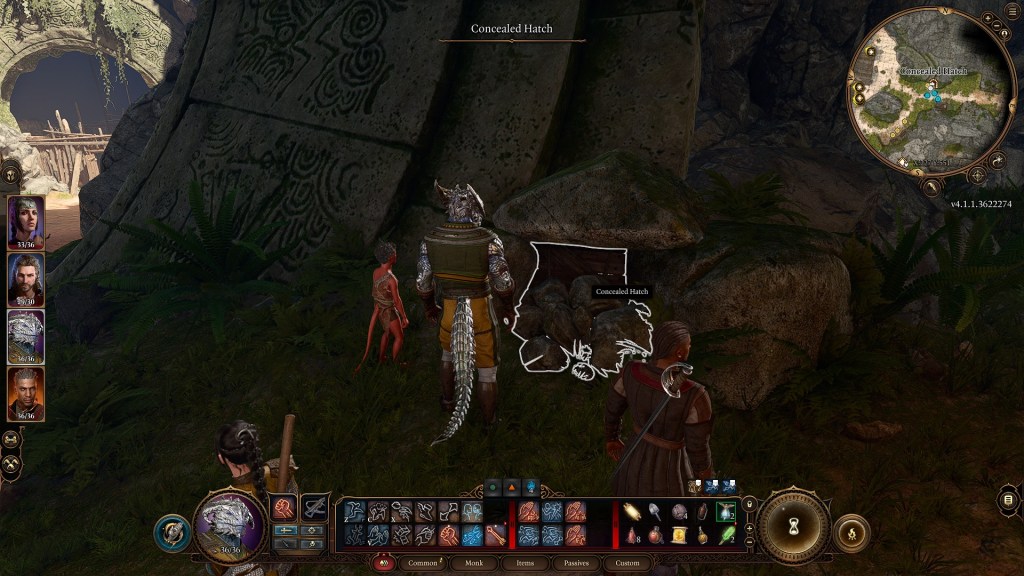The width and height of the screenshot is (1024, 576).
Task: Choose the bearded man party portrait
Action: pyautogui.click(x=26, y=279)
